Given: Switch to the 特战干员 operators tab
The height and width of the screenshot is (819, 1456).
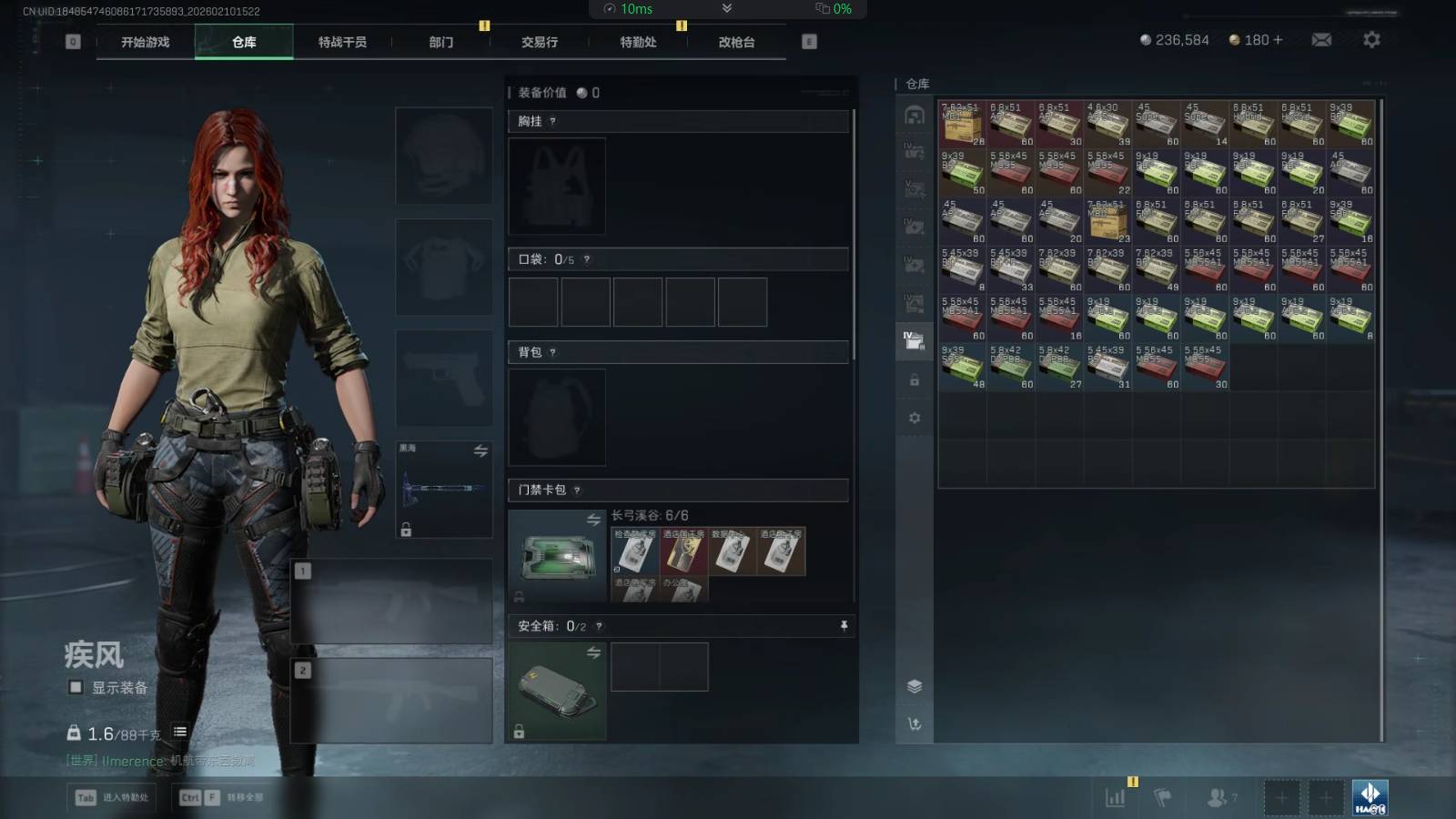Looking at the screenshot, I should 342,42.
